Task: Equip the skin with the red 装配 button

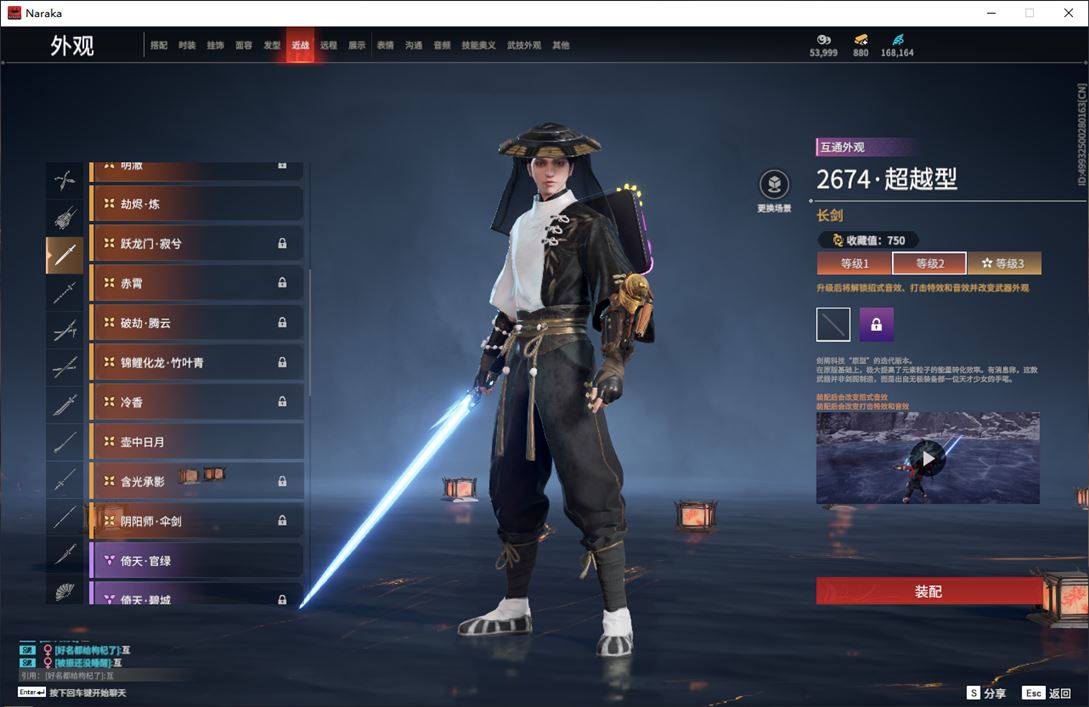Action: (928, 591)
